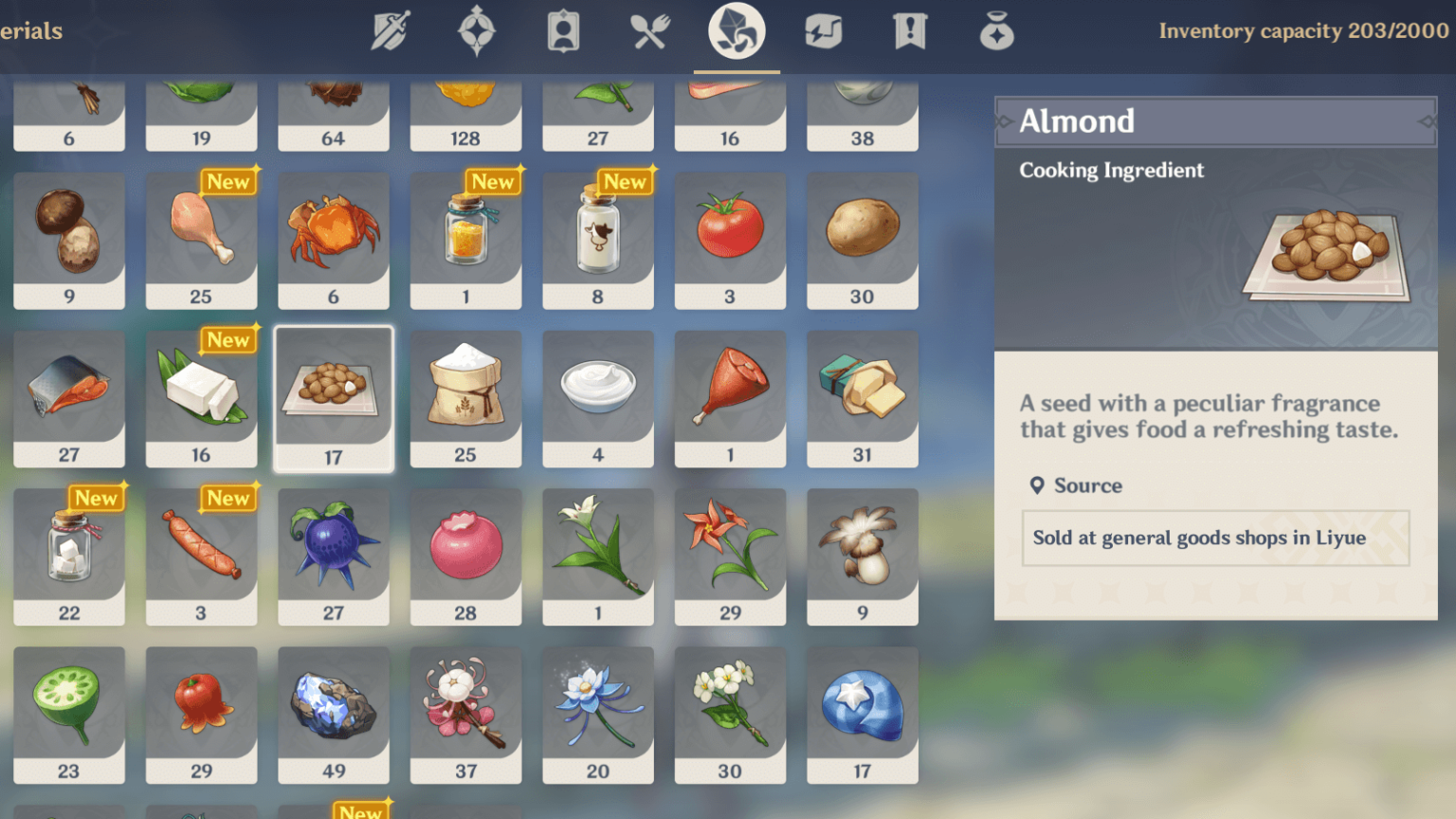1456x819 pixels.
Task: Click the Source location pin icon
Action: [1037, 485]
